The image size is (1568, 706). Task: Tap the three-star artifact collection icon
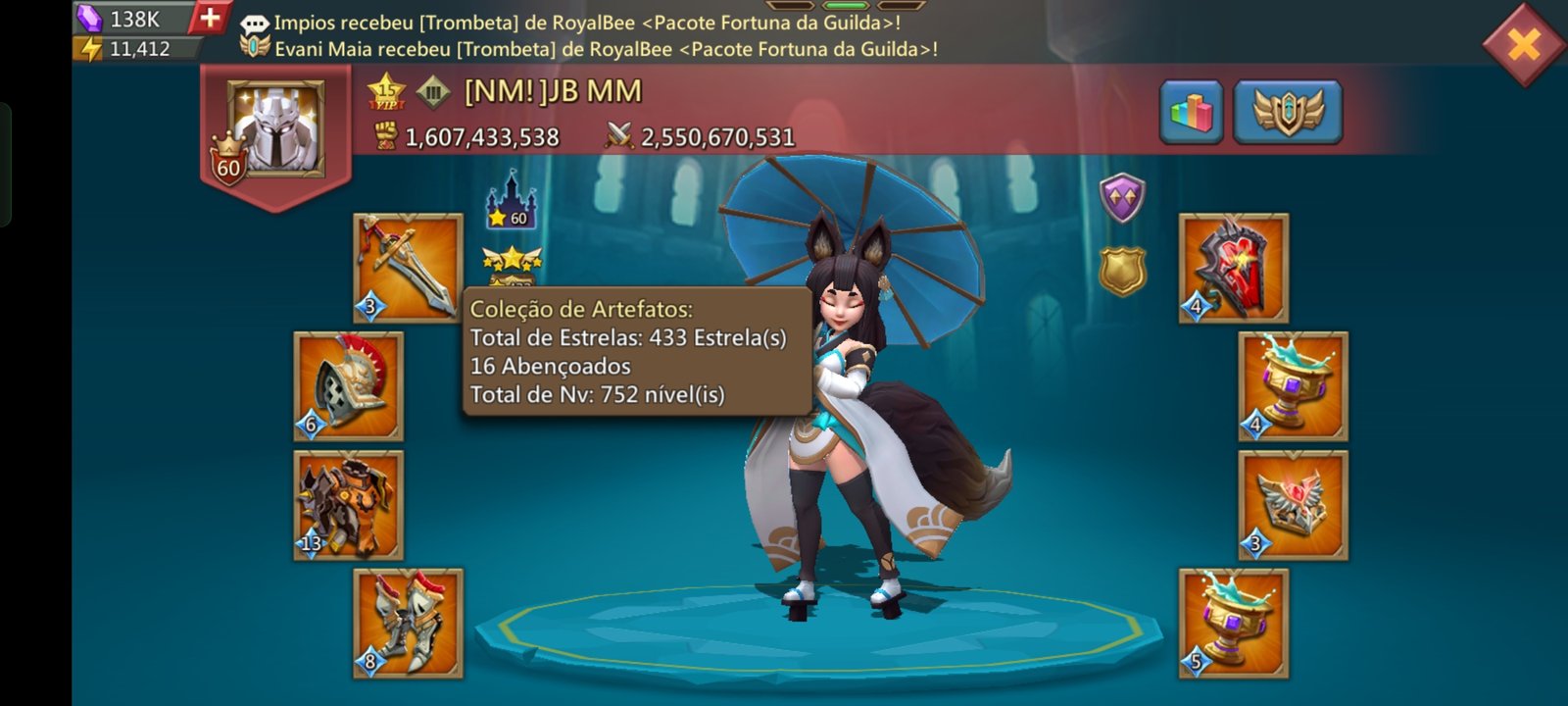[x=512, y=263]
